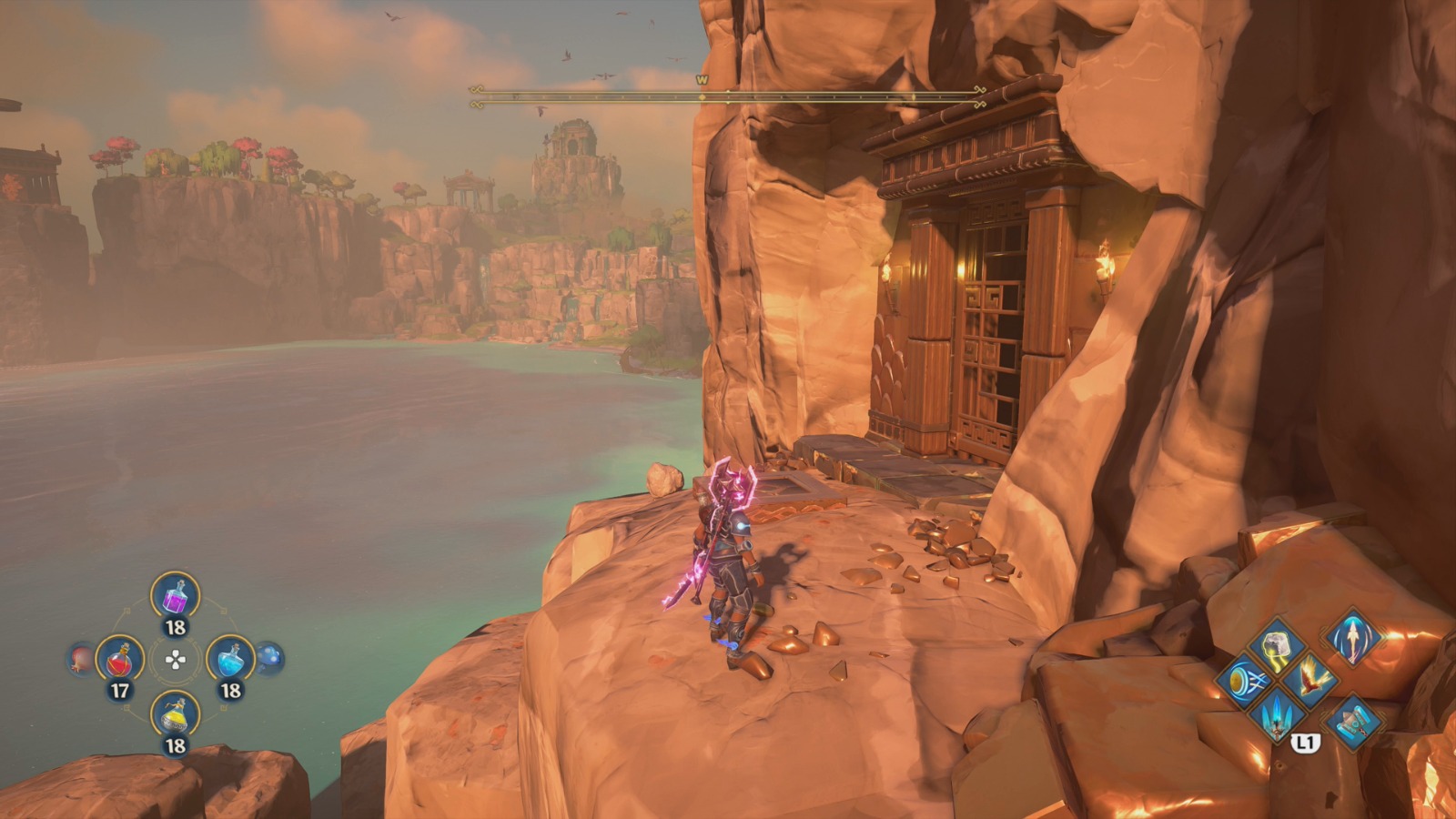Select the yellow defense potion

tap(176, 713)
